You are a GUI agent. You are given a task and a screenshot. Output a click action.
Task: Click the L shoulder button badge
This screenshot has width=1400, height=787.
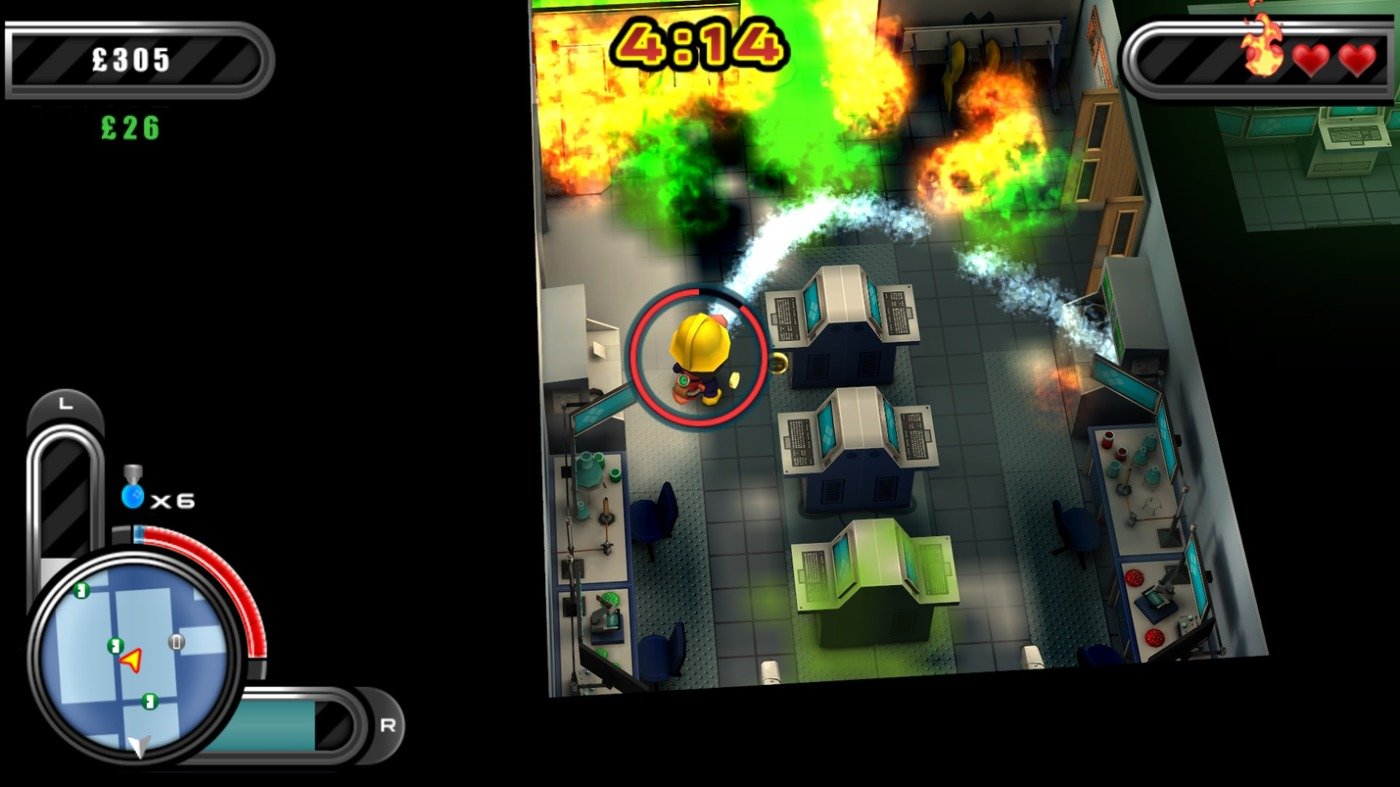coord(64,403)
